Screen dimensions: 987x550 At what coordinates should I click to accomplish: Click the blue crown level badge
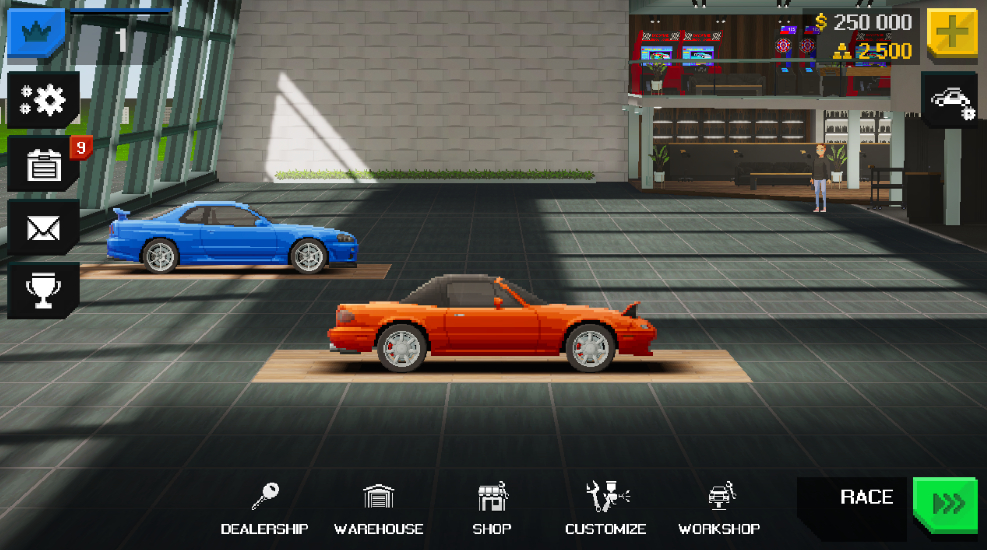tap(36, 33)
